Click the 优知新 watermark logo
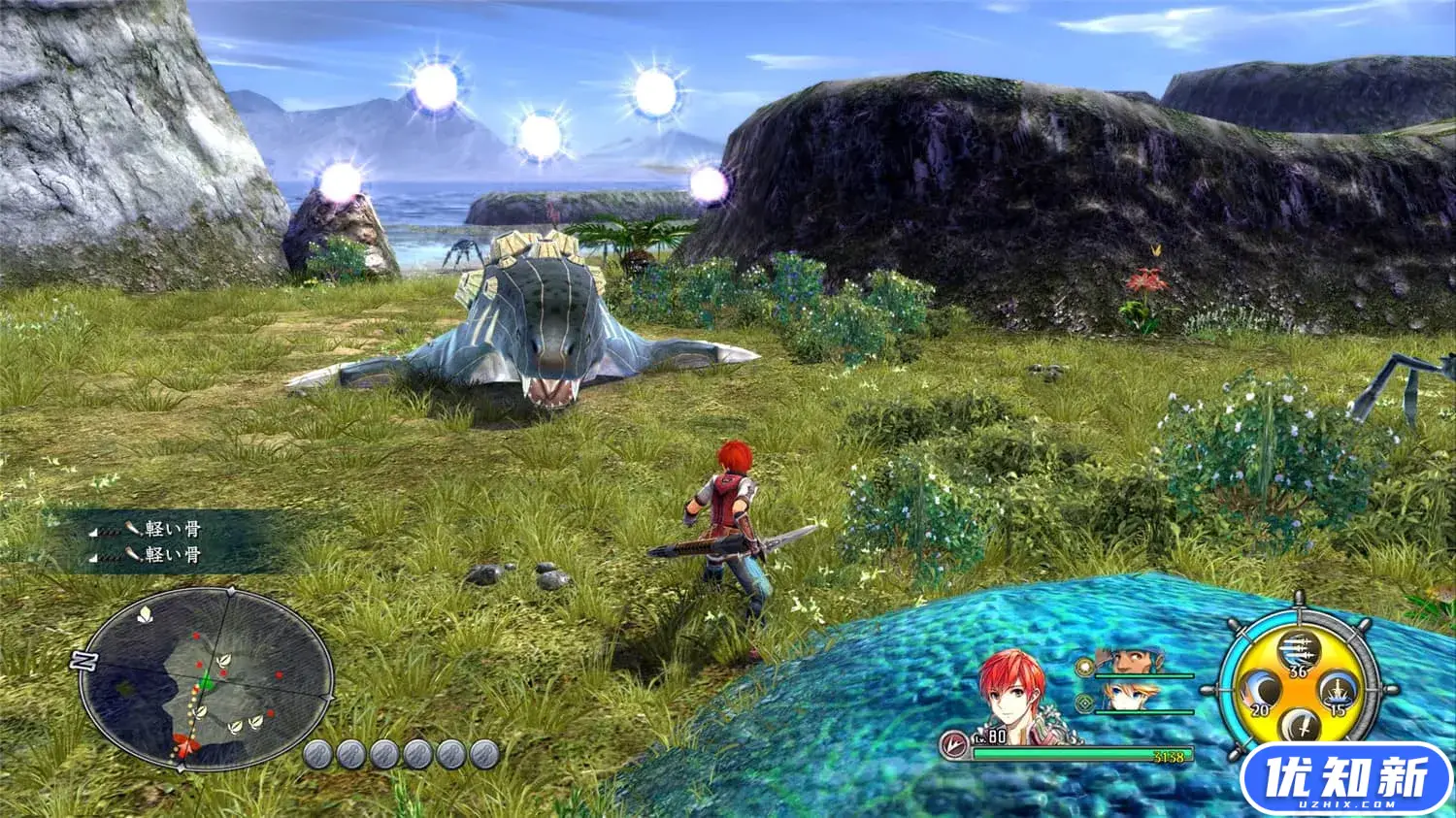This screenshot has height=818, width=1456. [x=1345, y=777]
